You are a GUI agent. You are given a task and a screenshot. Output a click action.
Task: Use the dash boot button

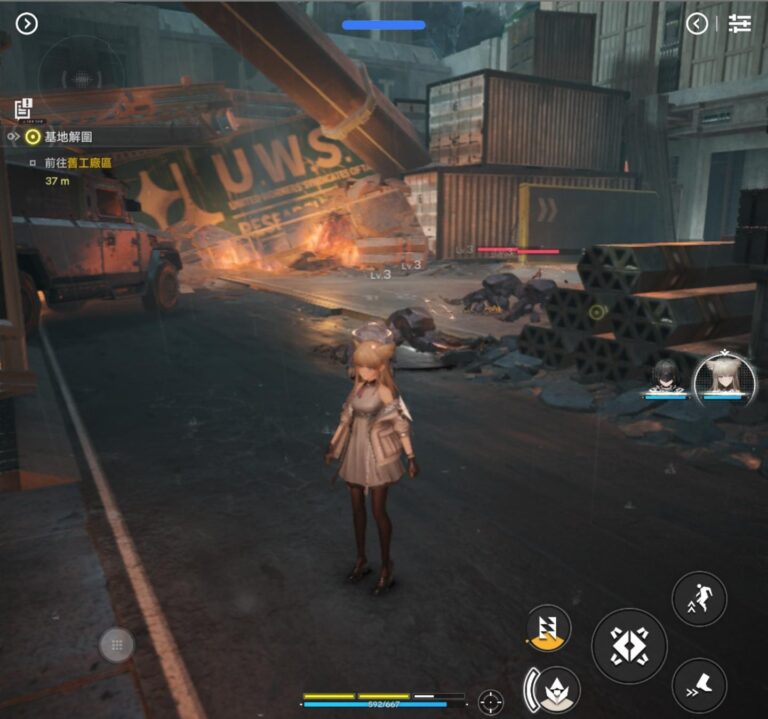pyautogui.click(x=699, y=685)
